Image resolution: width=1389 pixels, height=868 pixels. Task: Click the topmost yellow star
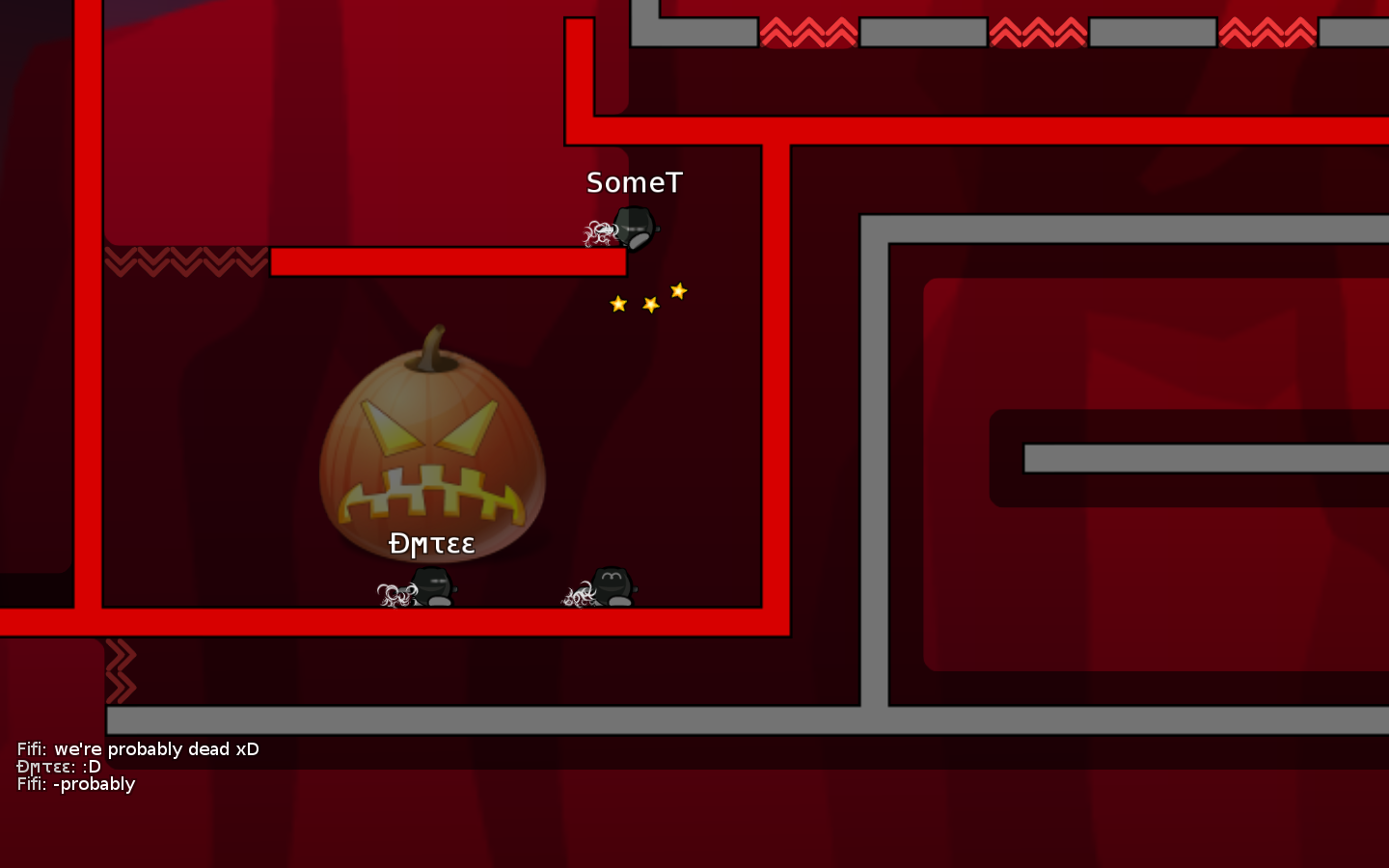(678, 288)
